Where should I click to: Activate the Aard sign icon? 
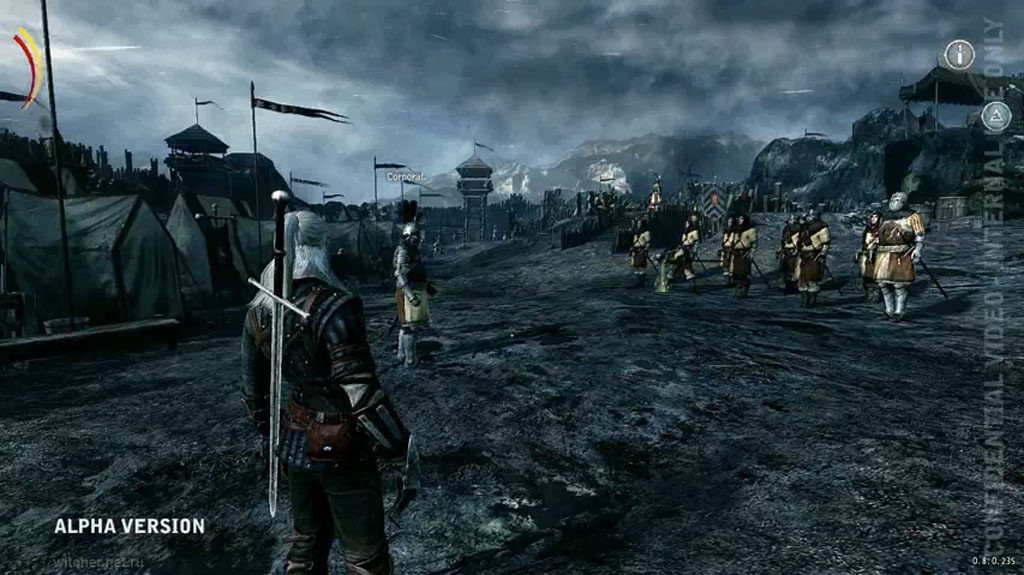point(995,117)
